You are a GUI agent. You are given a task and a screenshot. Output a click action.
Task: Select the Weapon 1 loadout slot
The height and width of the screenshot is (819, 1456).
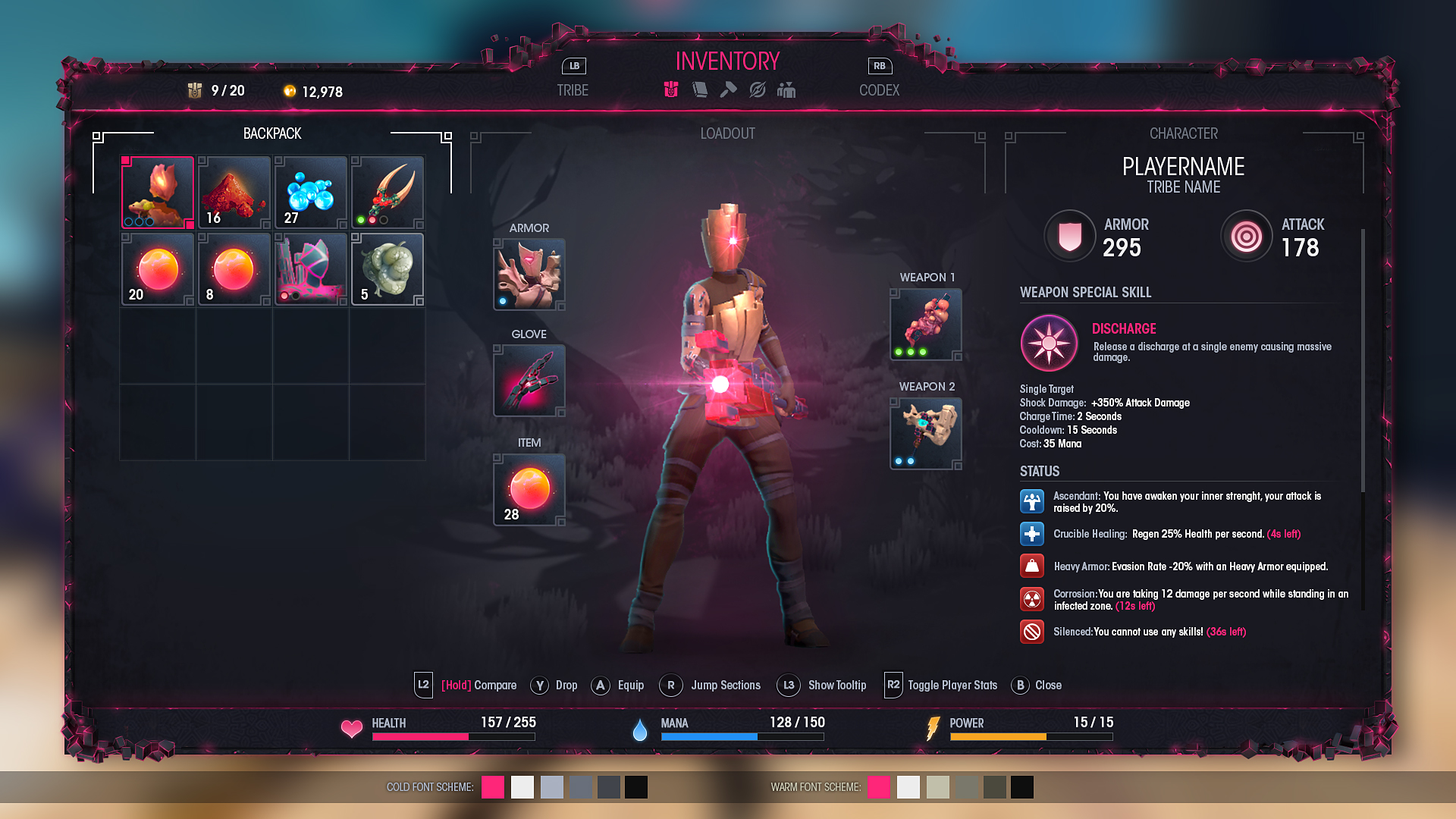coord(926,325)
